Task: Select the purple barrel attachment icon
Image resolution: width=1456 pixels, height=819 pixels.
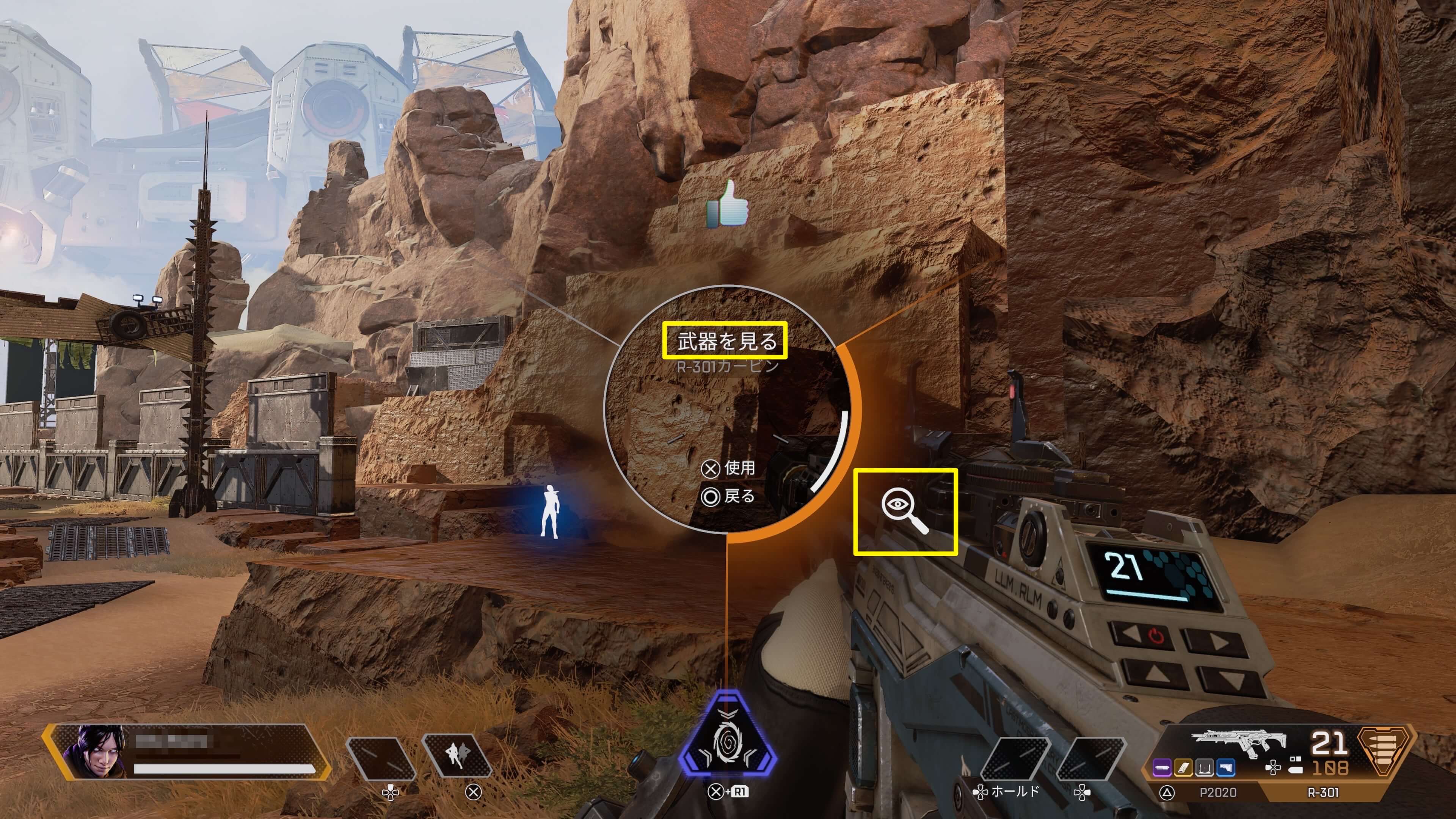Action: tap(1162, 767)
